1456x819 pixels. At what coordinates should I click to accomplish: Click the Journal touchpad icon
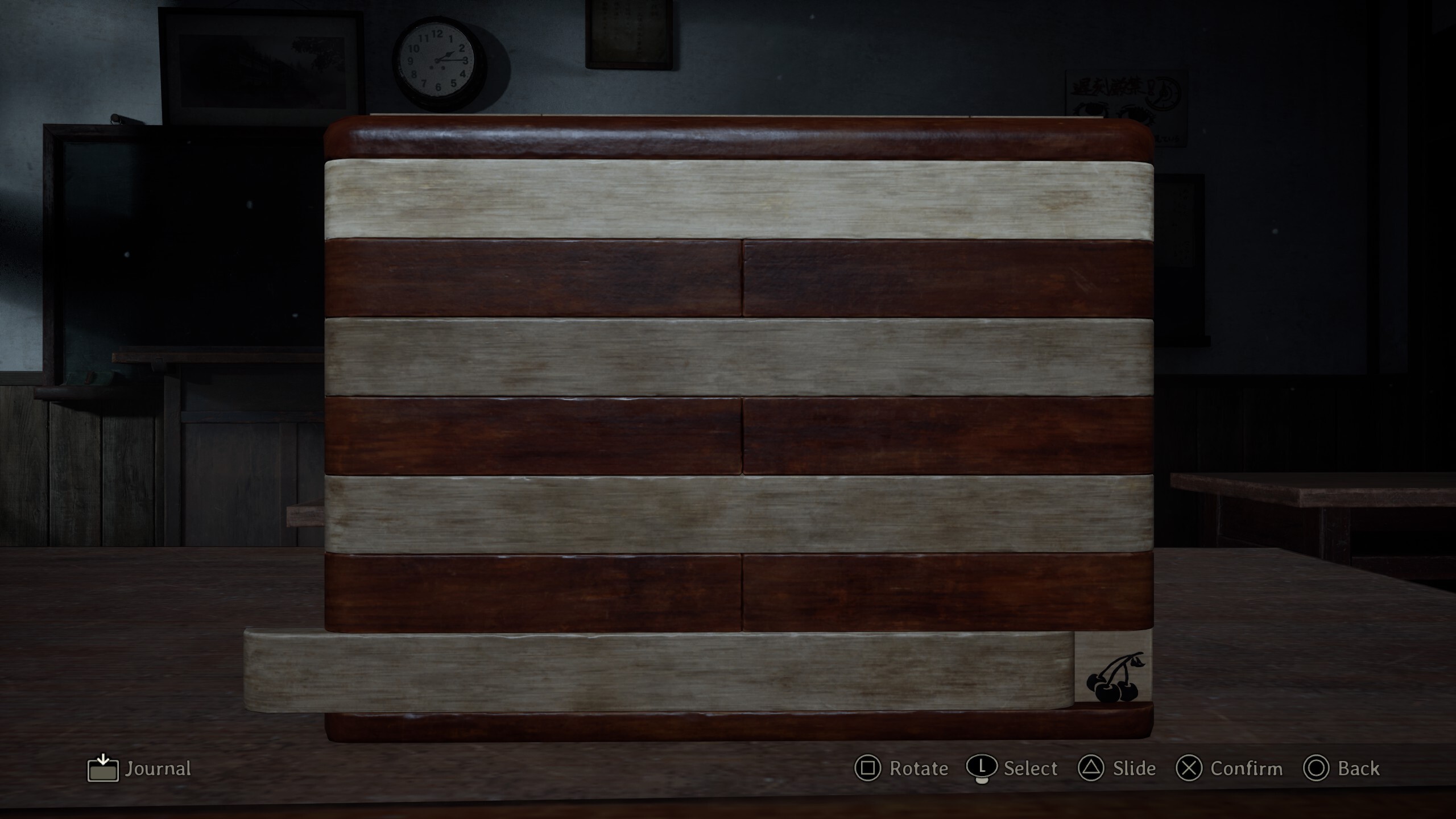click(x=102, y=769)
